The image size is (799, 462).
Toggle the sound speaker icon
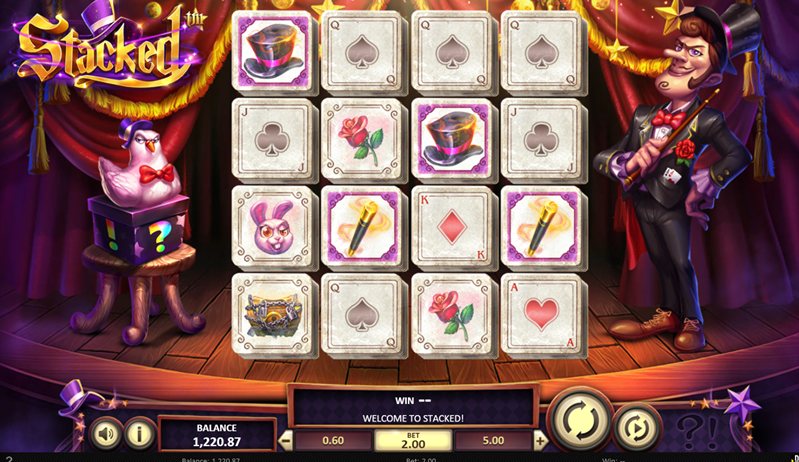(104, 433)
